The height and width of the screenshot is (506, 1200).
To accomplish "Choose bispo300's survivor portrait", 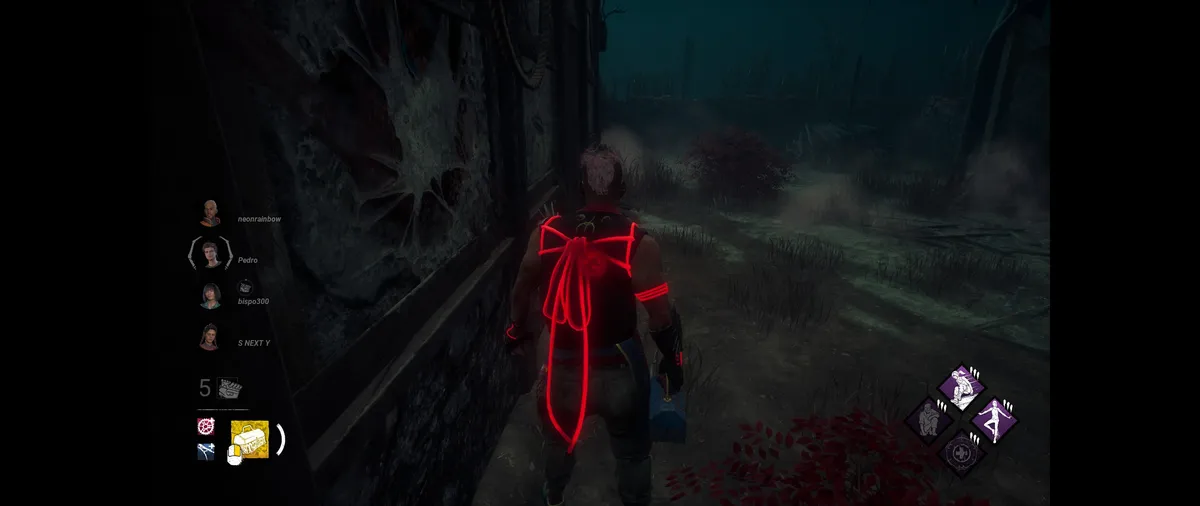I will [x=210, y=296].
